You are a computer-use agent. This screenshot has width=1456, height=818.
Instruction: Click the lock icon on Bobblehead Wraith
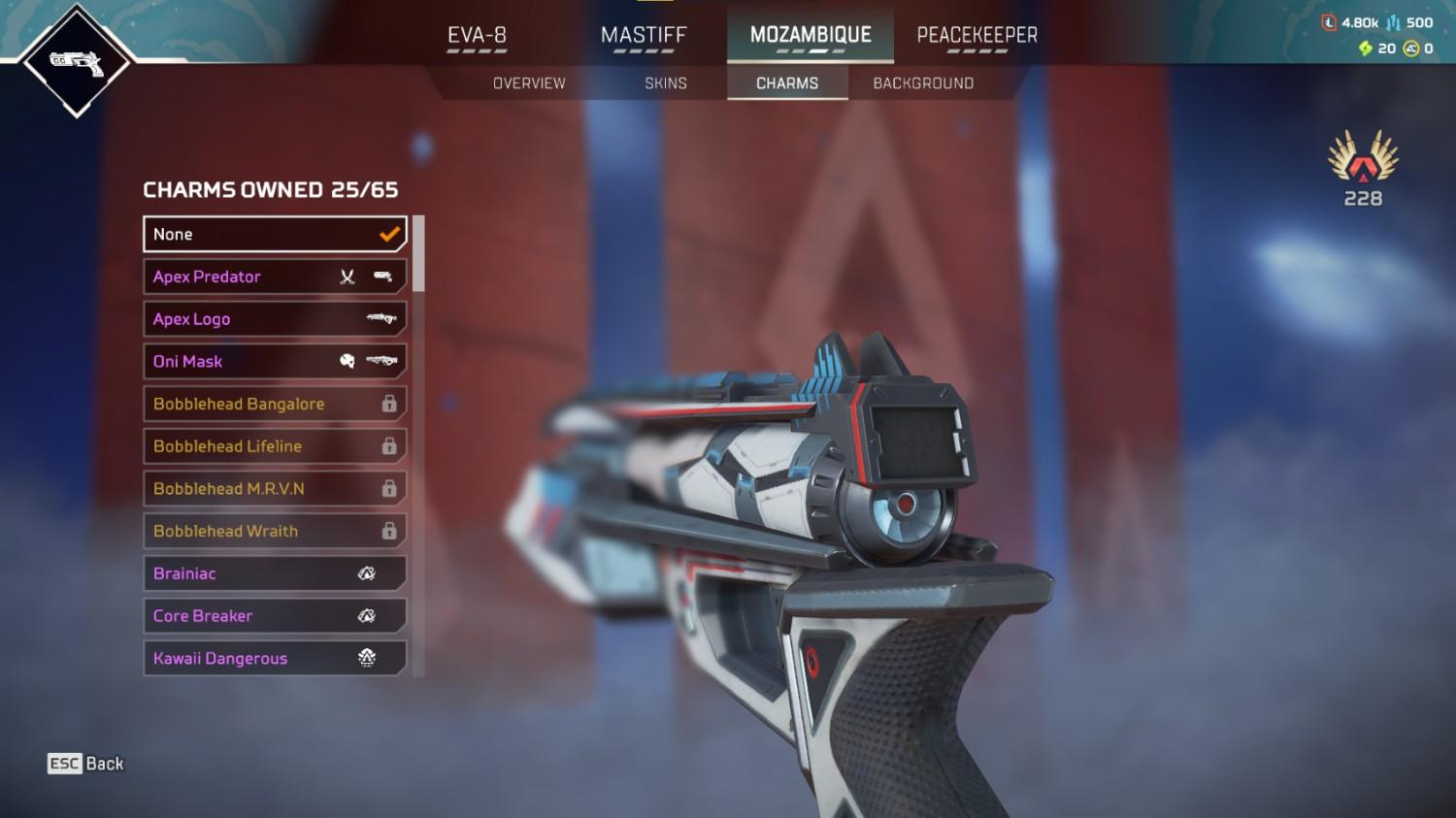pyautogui.click(x=388, y=531)
